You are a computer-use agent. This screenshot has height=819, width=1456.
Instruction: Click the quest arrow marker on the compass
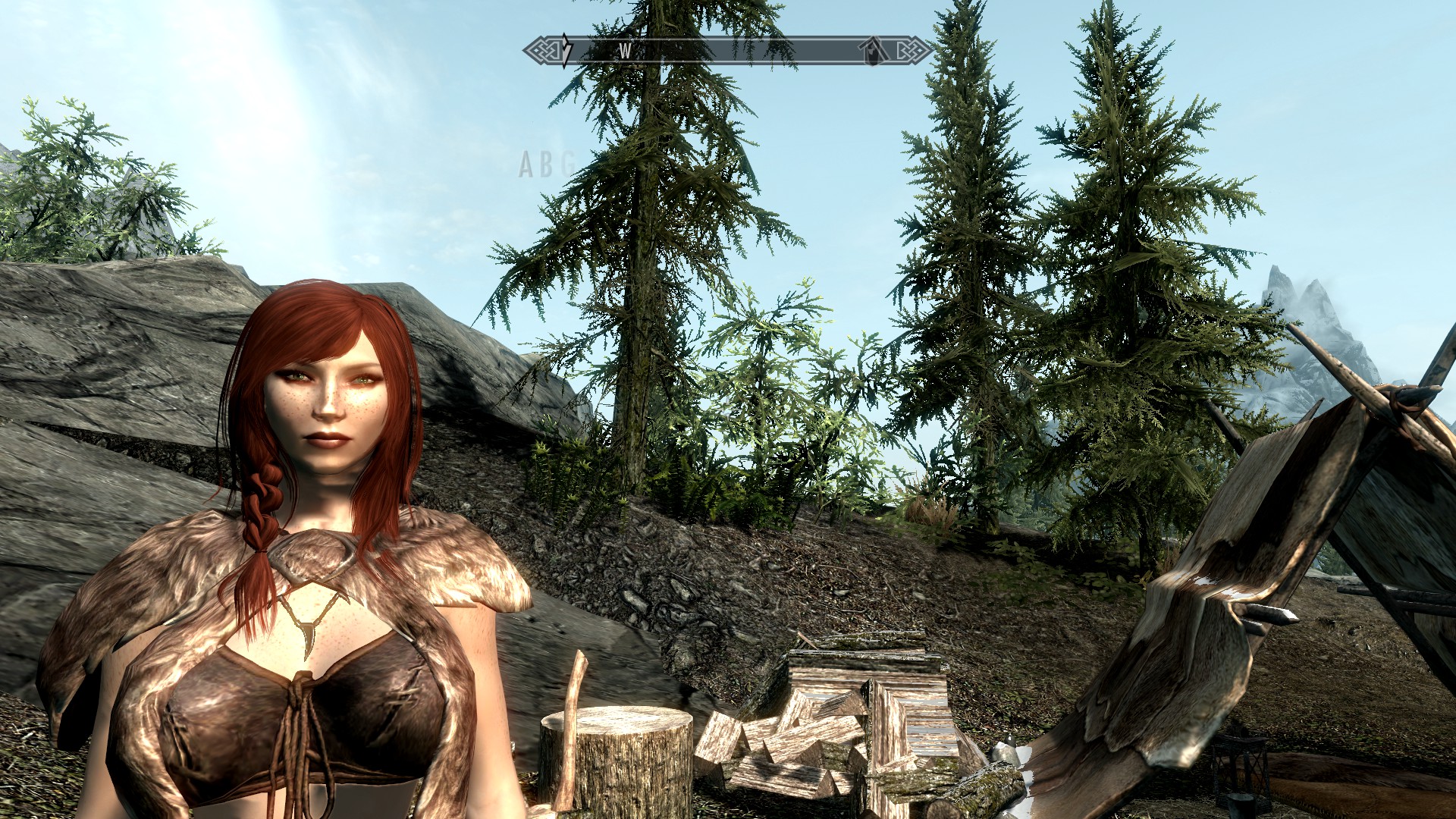point(566,50)
